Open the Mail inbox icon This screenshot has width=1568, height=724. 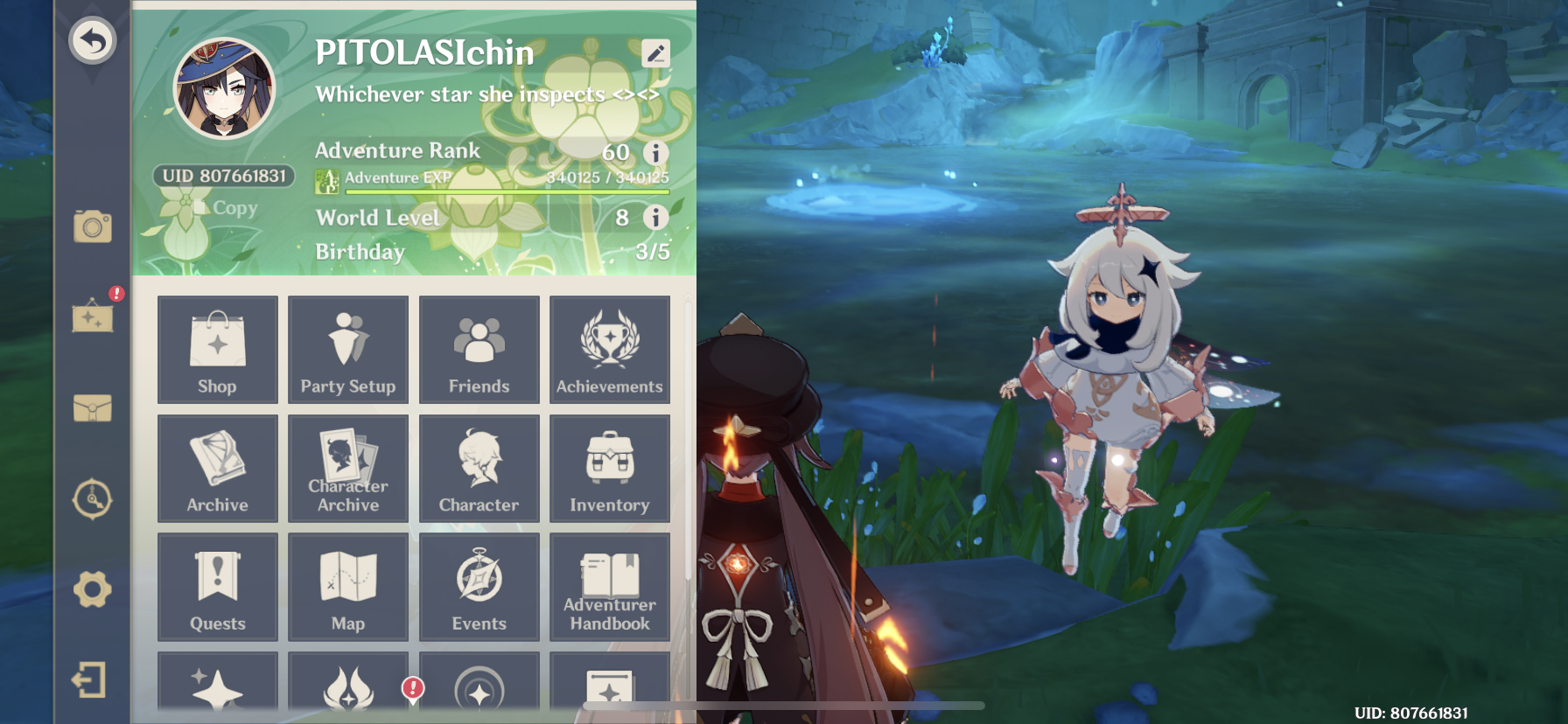92,407
